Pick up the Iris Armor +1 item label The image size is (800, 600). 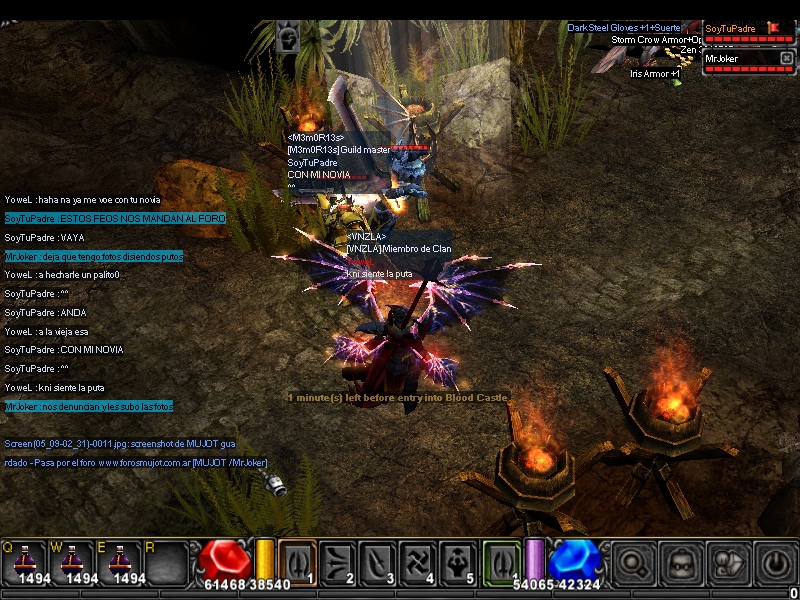655,73
